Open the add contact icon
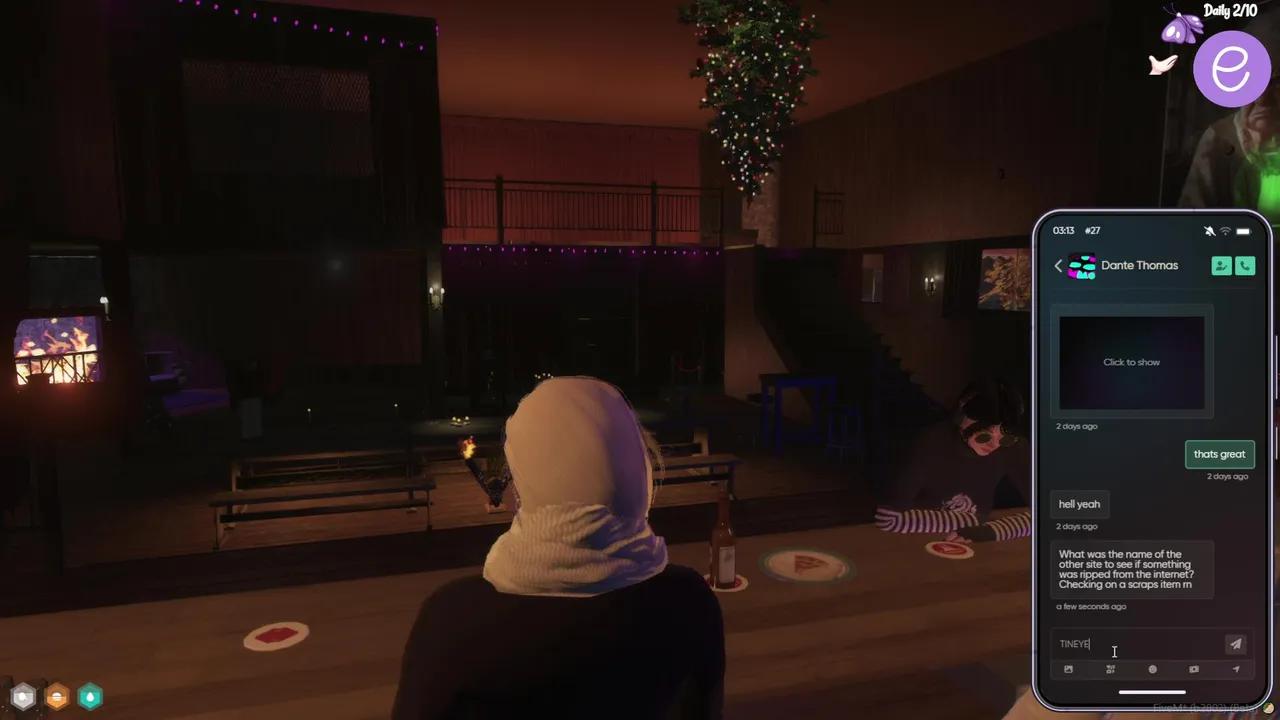Screen dimensions: 1280x720 coord(1221,265)
